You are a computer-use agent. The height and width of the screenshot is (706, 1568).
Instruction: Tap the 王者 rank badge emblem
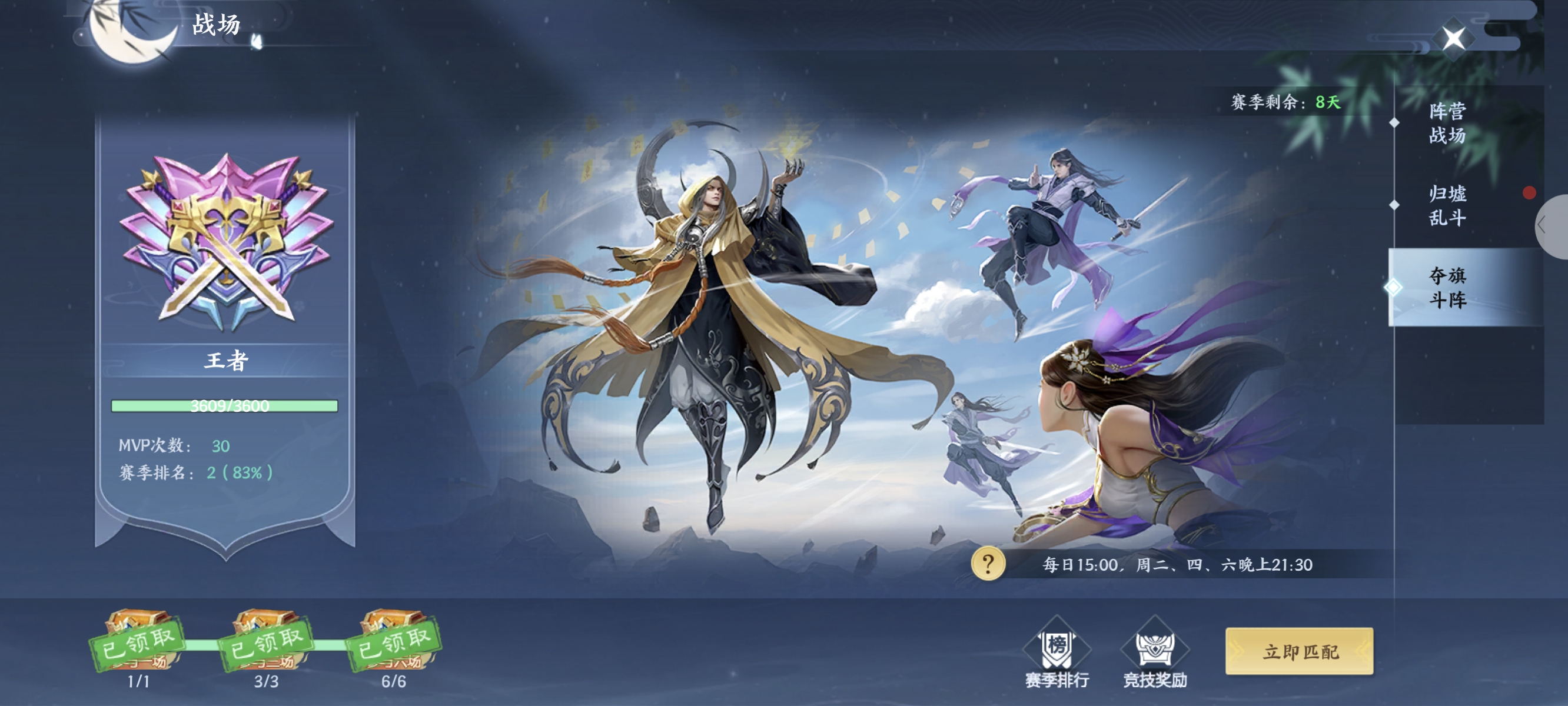coord(226,241)
